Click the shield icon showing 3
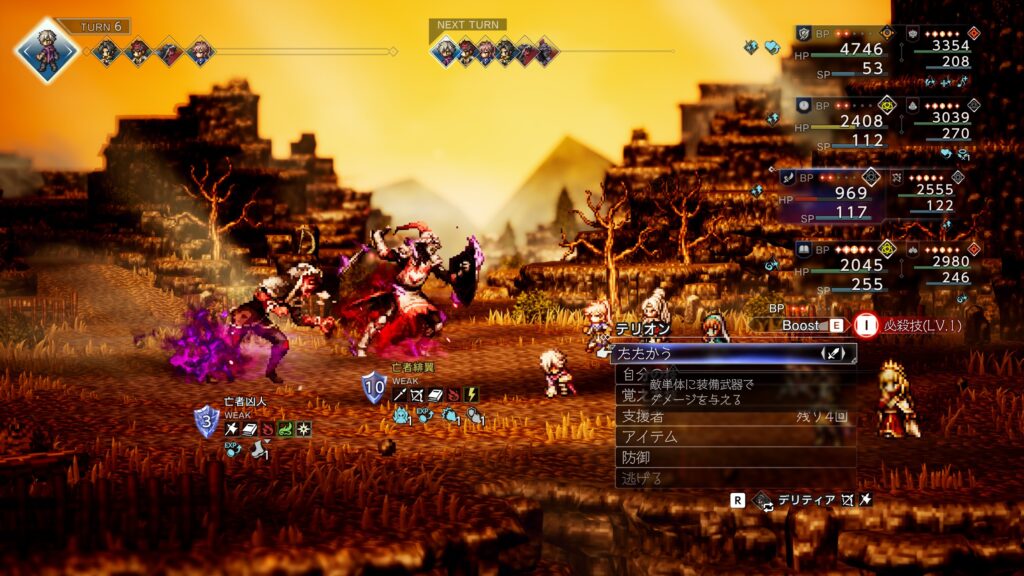 coord(206,422)
